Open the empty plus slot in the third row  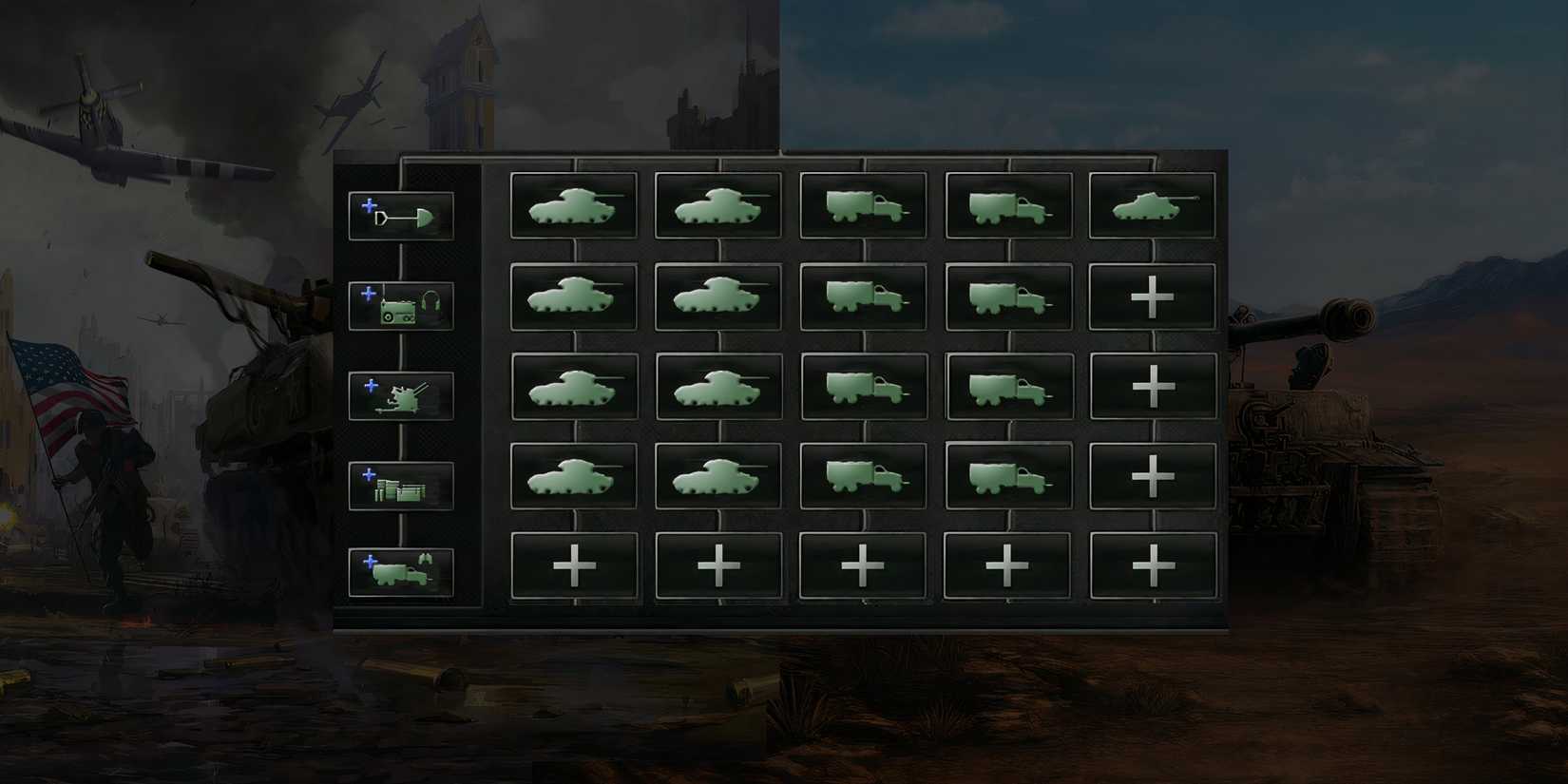[x=1152, y=385]
